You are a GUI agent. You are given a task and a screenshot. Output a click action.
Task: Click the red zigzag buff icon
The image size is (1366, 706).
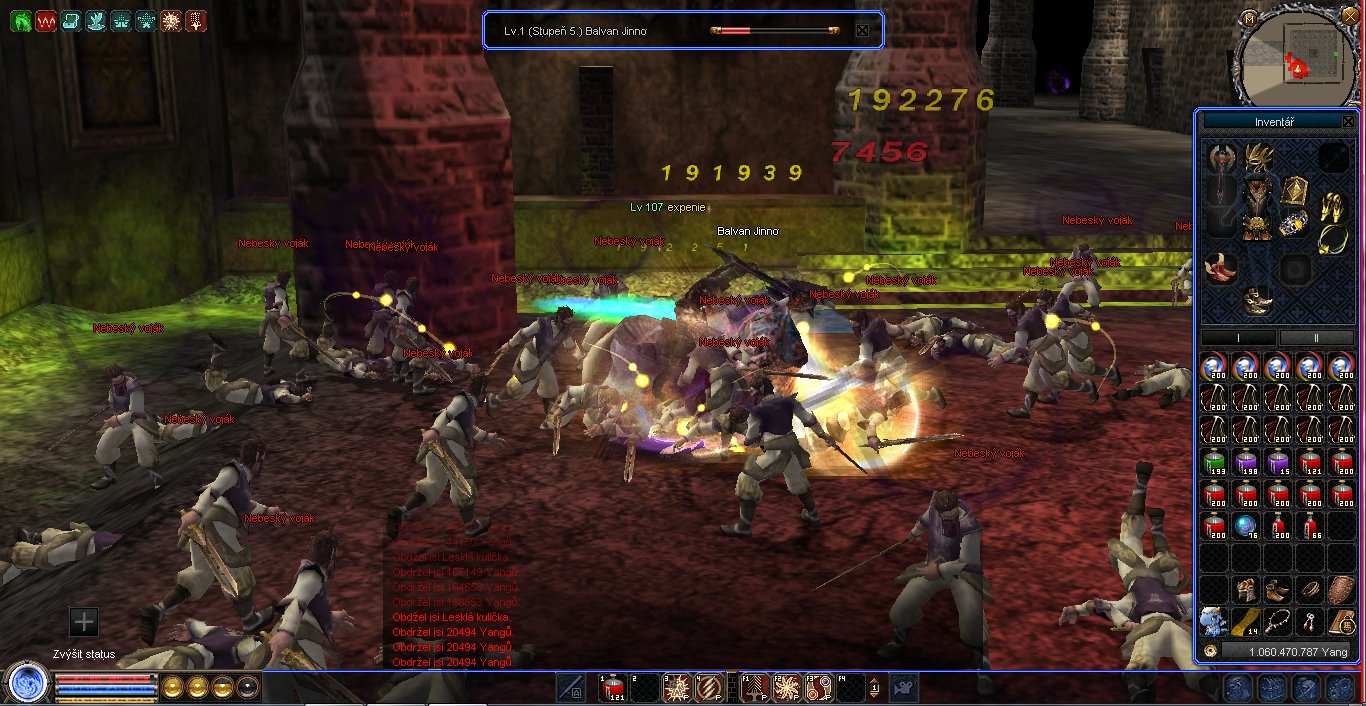pyautogui.click(x=45, y=21)
